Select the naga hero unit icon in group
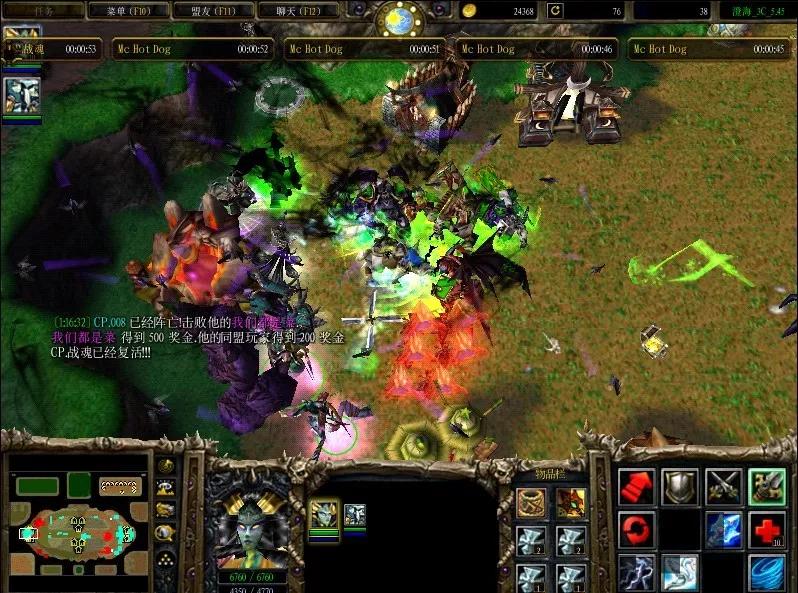Viewport: 798px width, 593px height. point(323,515)
